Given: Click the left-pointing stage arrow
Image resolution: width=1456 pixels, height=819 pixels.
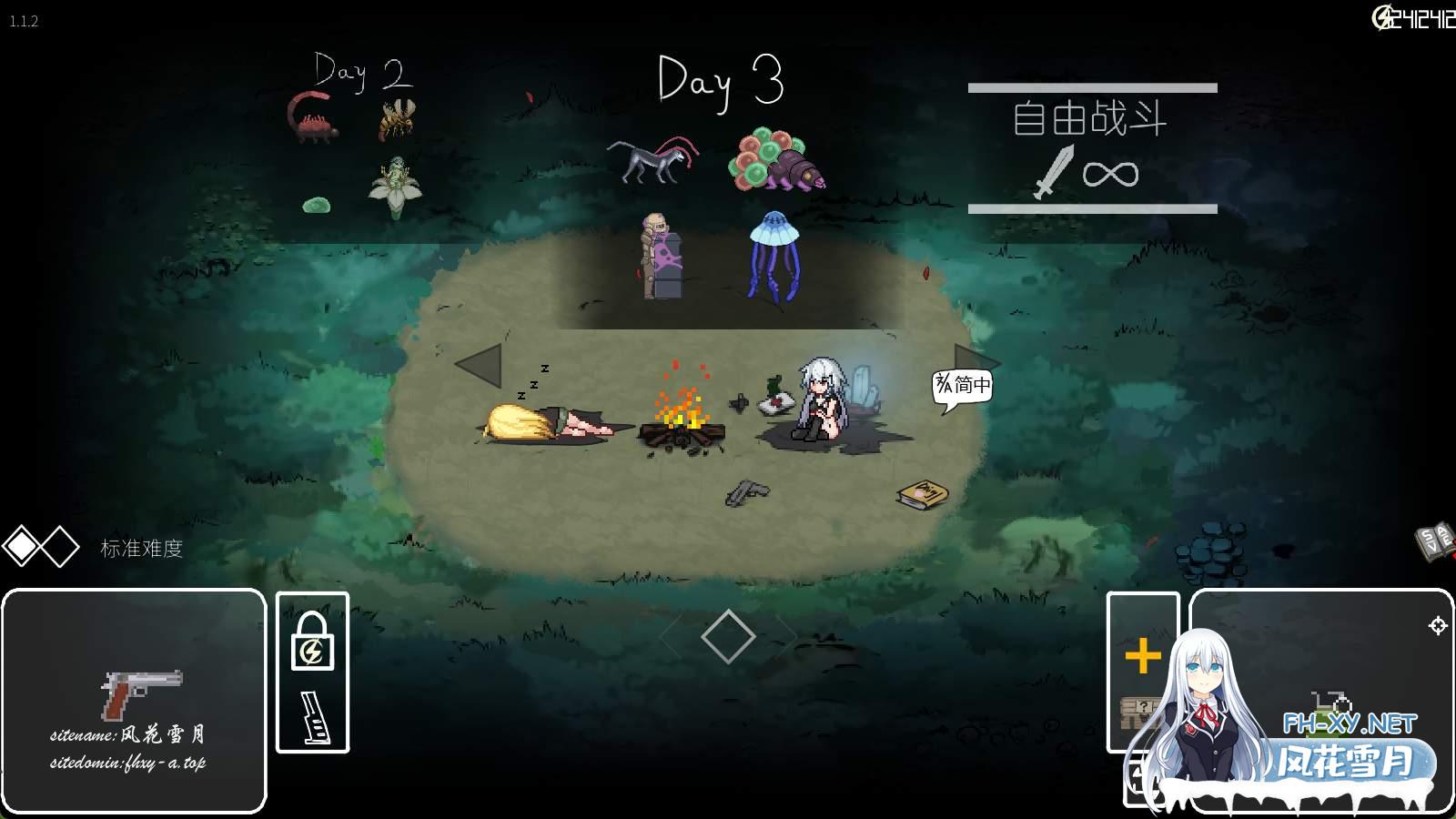Looking at the screenshot, I should (x=479, y=365).
